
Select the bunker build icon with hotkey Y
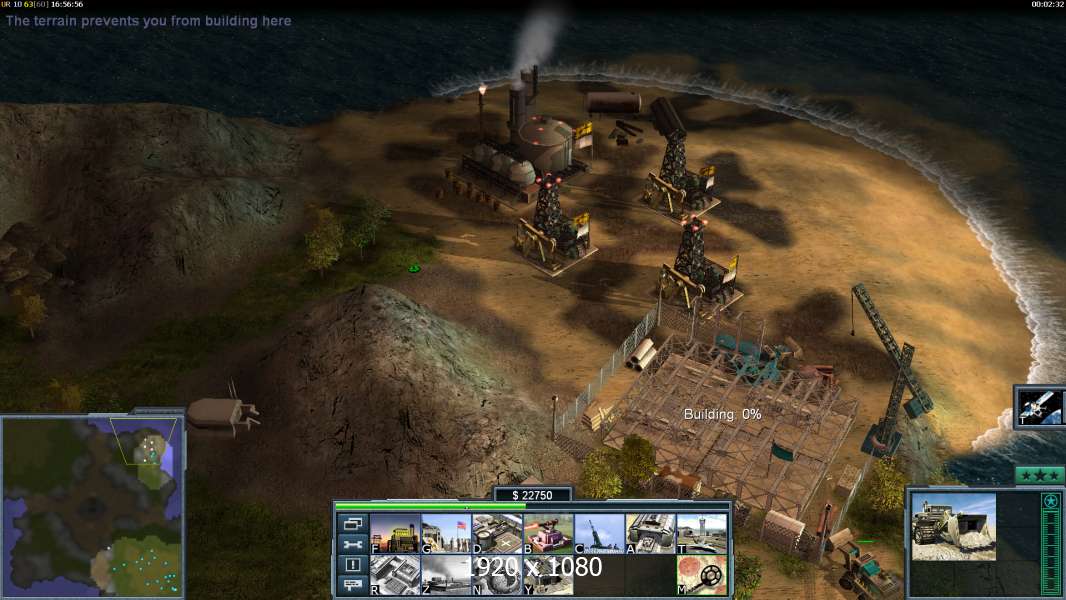(x=548, y=575)
